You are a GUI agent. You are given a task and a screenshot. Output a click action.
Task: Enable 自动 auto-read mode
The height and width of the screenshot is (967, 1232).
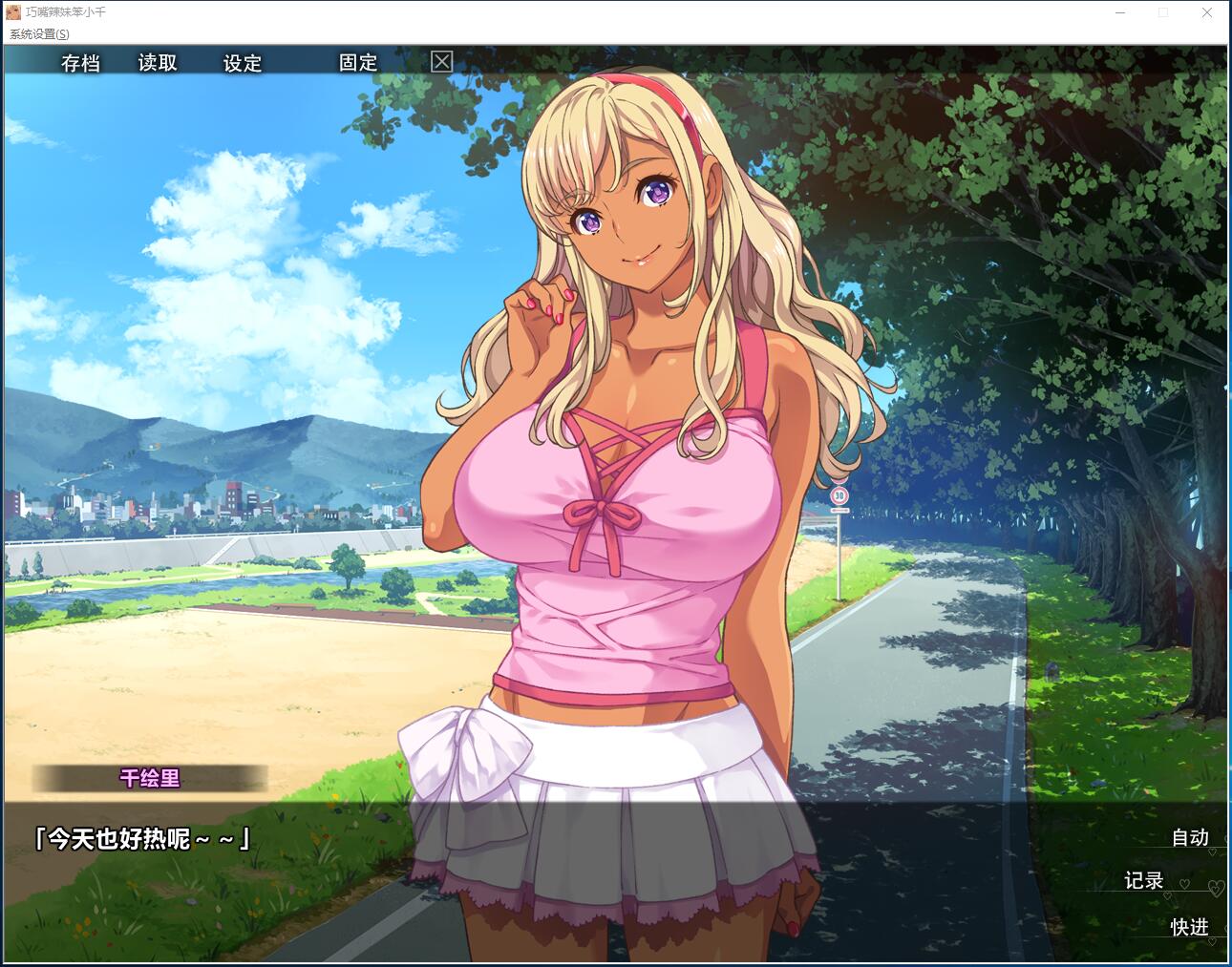tap(1189, 837)
